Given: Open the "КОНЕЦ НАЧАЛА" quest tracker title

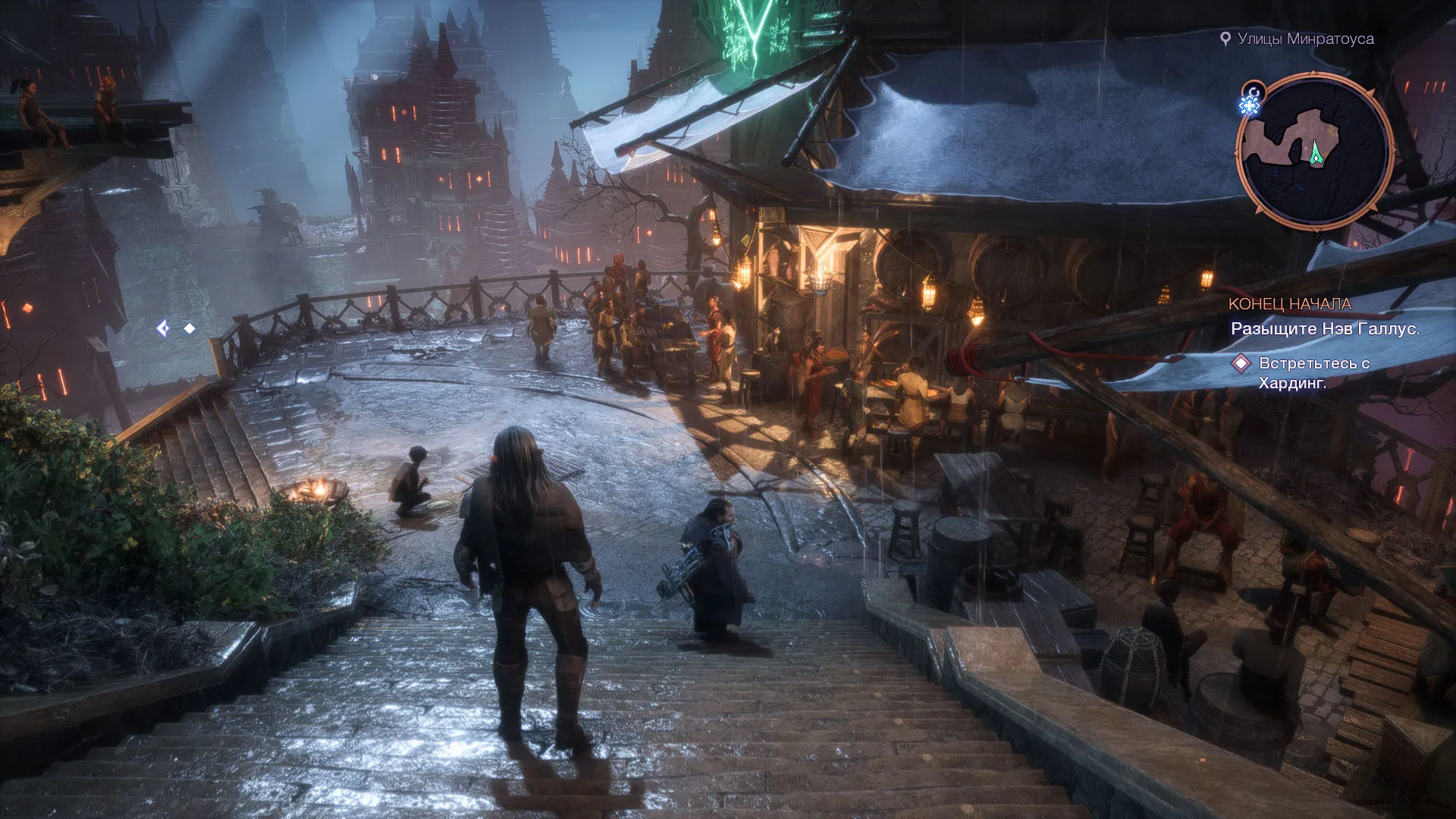Looking at the screenshot, I should (x=1289, y=304).
